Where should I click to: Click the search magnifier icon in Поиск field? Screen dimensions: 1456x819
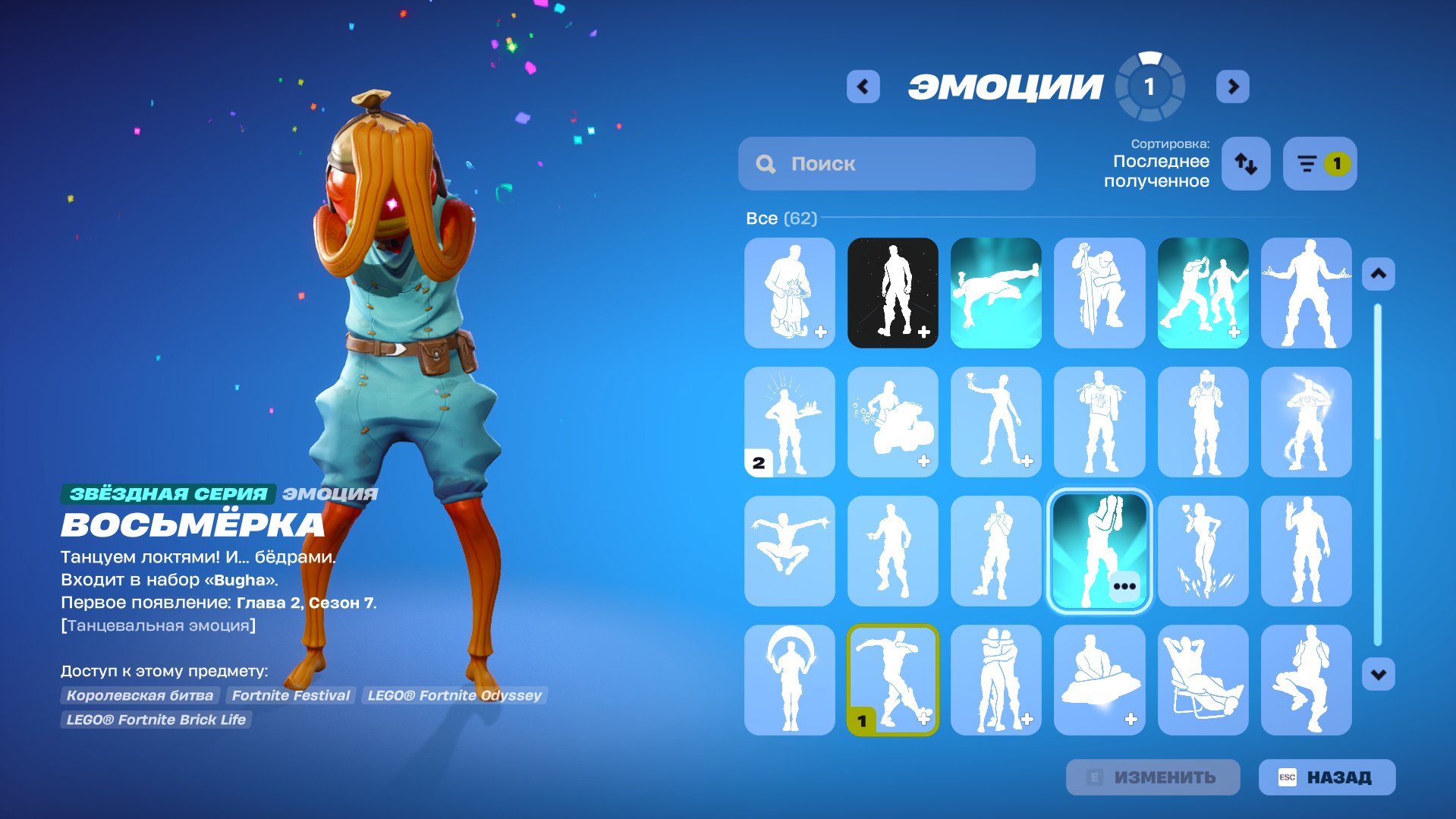766,163
